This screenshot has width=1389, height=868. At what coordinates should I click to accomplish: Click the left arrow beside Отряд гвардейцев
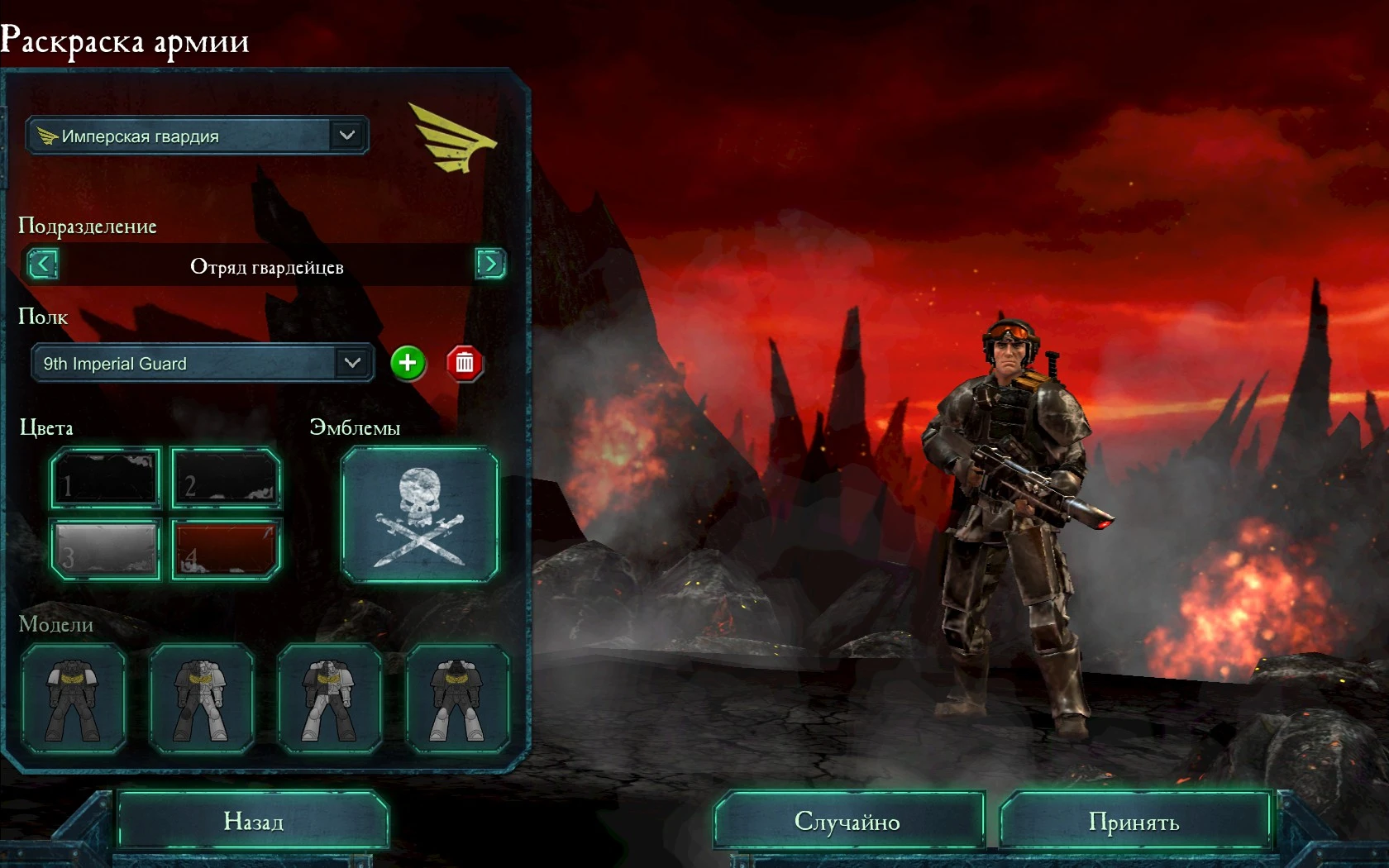(42, 265)
